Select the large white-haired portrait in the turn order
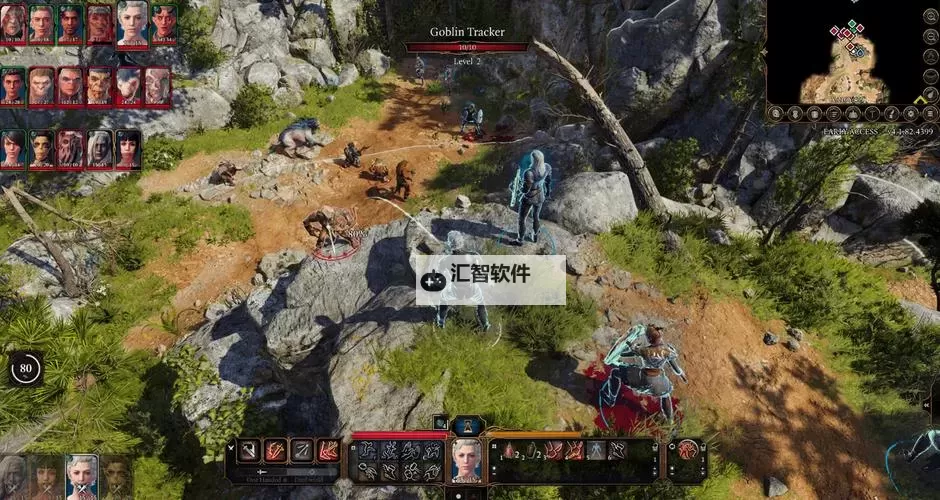Viewport: 940px width, 500px height. (x=132, y=22)
